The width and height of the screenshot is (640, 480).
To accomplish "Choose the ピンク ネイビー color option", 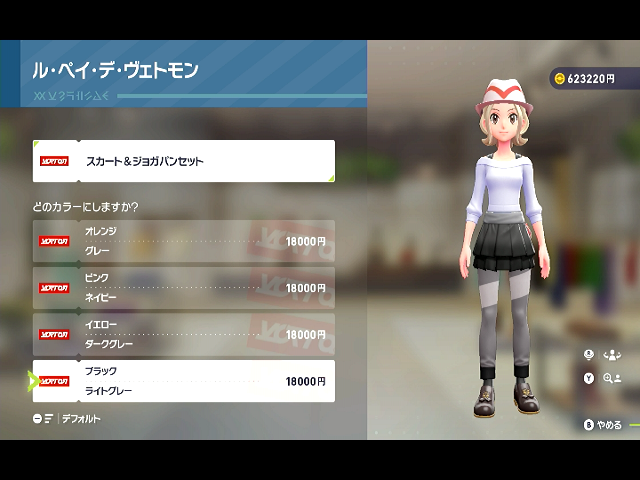I will [183, 287].
